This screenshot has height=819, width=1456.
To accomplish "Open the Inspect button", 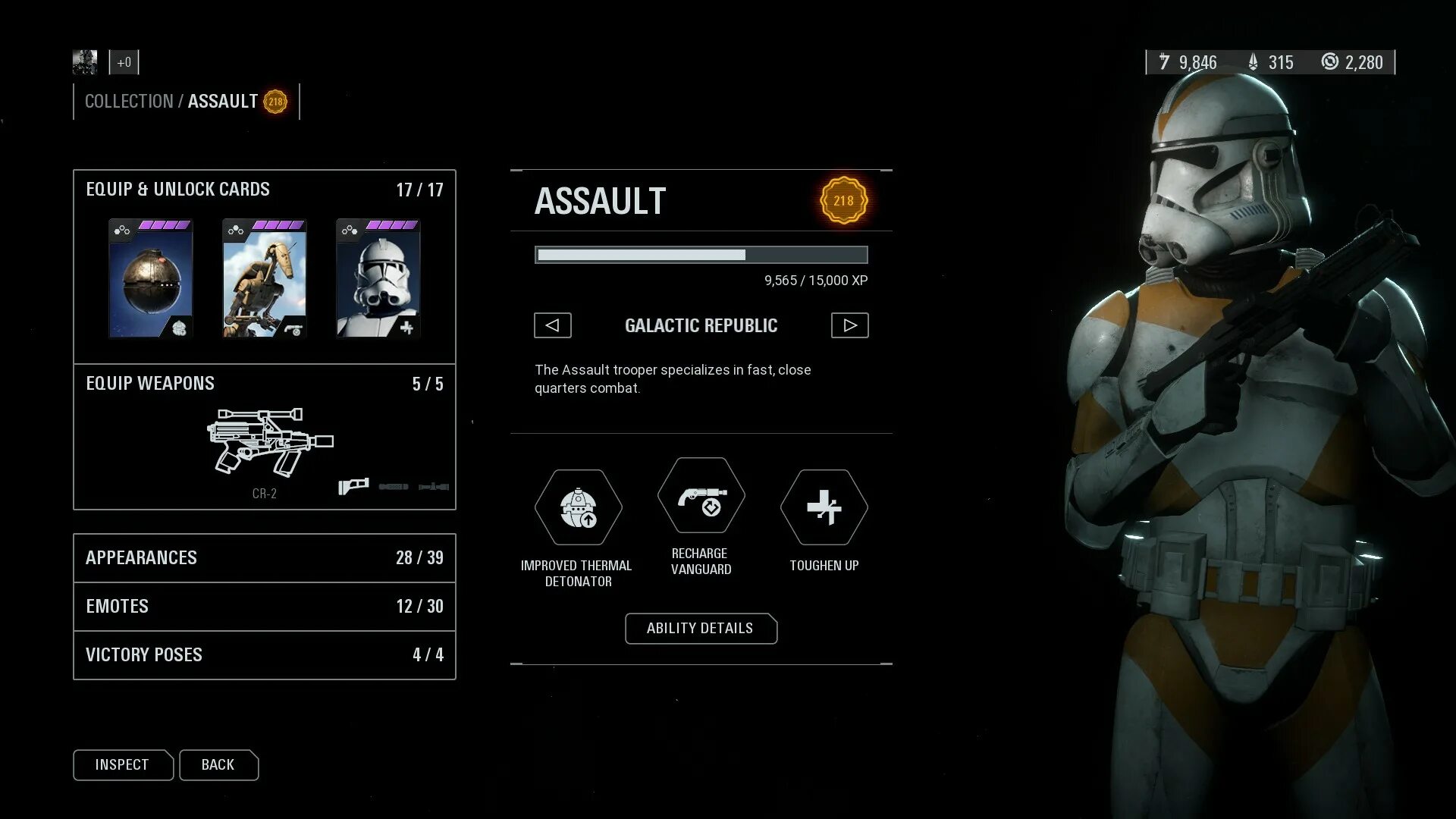I will tap(122, 764).
